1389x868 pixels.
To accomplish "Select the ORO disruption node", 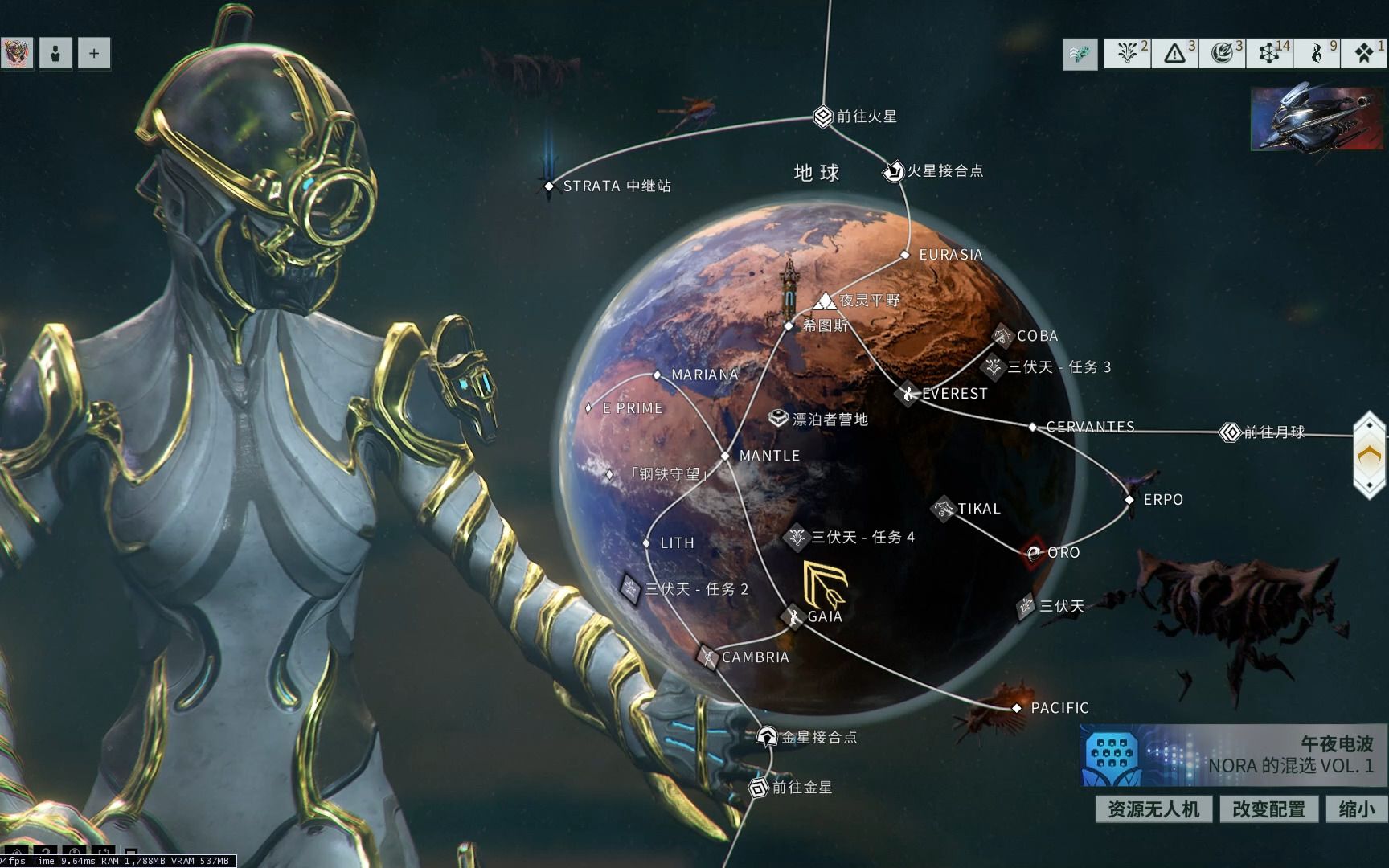I will point(1033,553).
